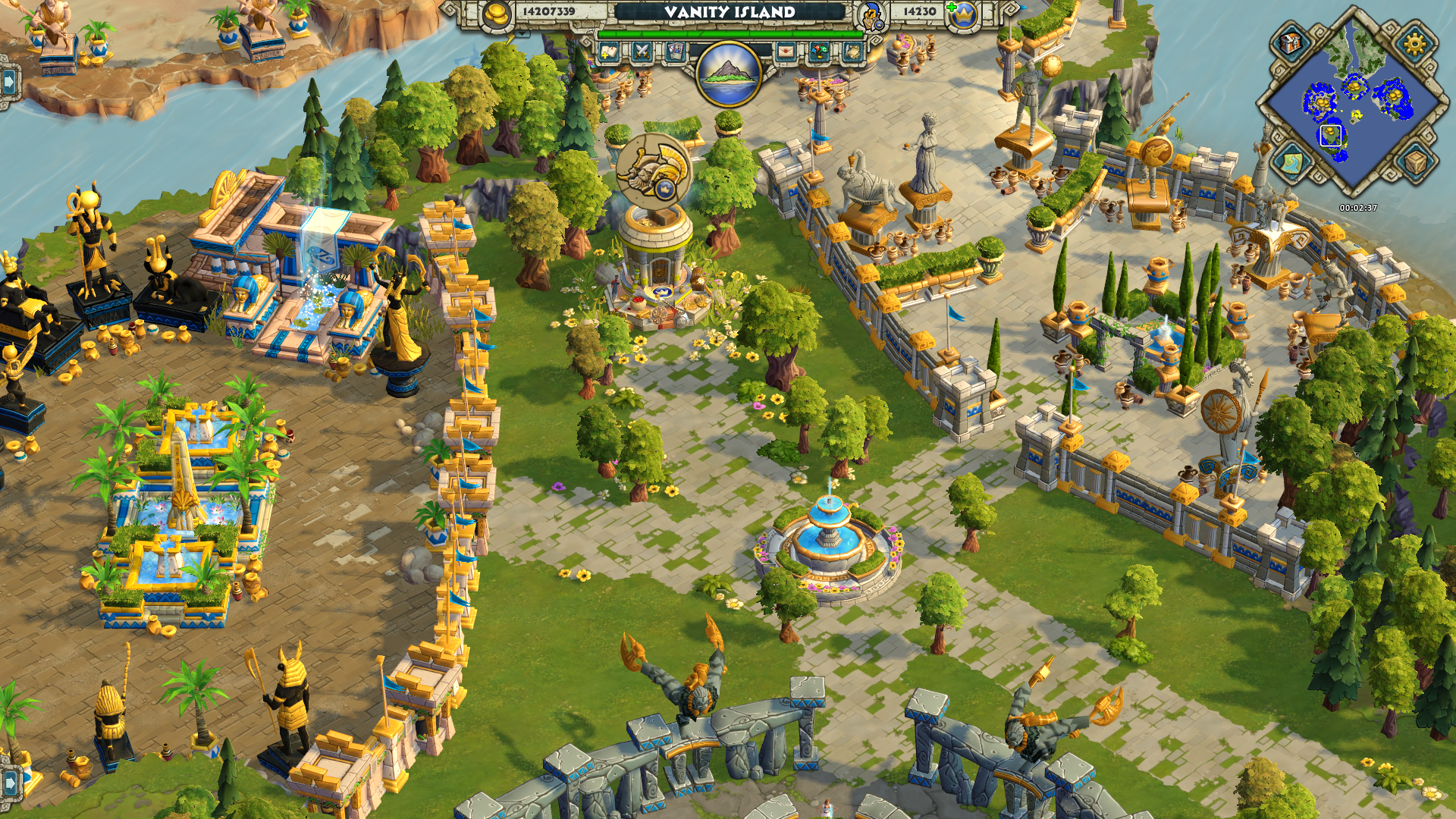Open the treasure chest button by the minimap

click(x=1291, y=42)
